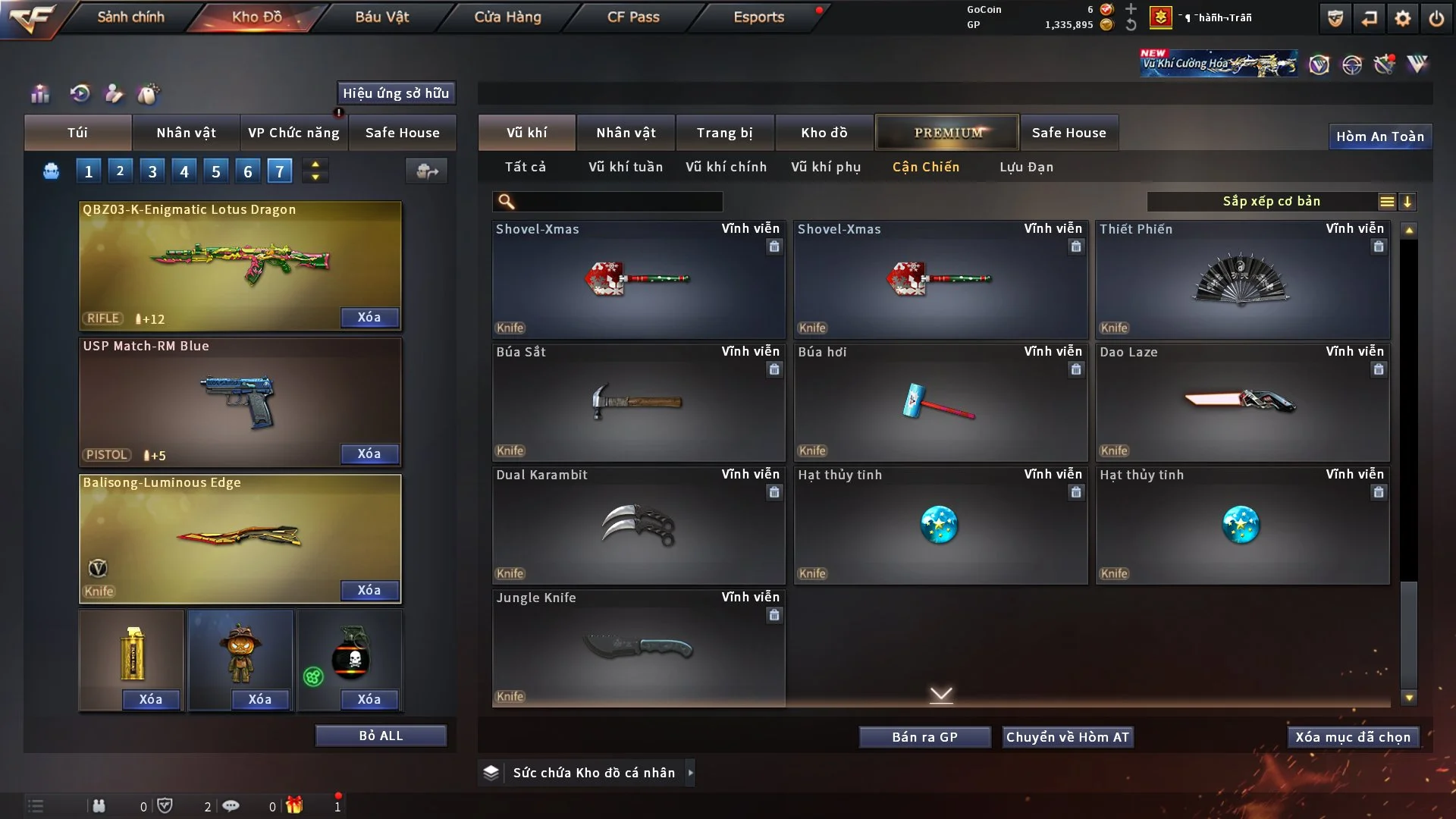Select the Thiết Phiến fan item
This screenshot has width=1456, height=819.
coord(1242,280)
